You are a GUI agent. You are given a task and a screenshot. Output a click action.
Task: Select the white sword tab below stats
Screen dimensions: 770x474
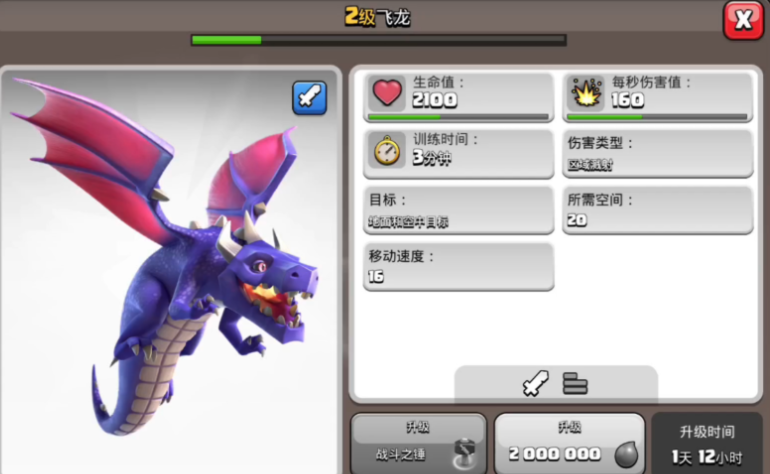tap(536, 383)
